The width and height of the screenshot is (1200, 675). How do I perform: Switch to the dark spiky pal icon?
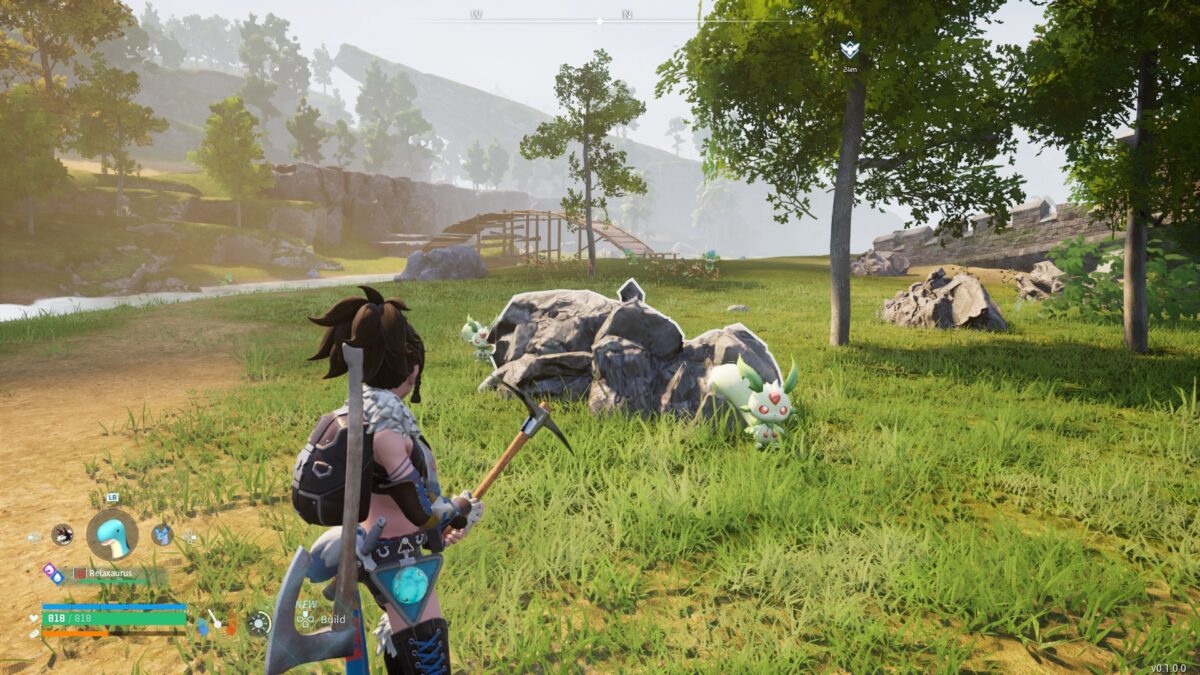62,535
